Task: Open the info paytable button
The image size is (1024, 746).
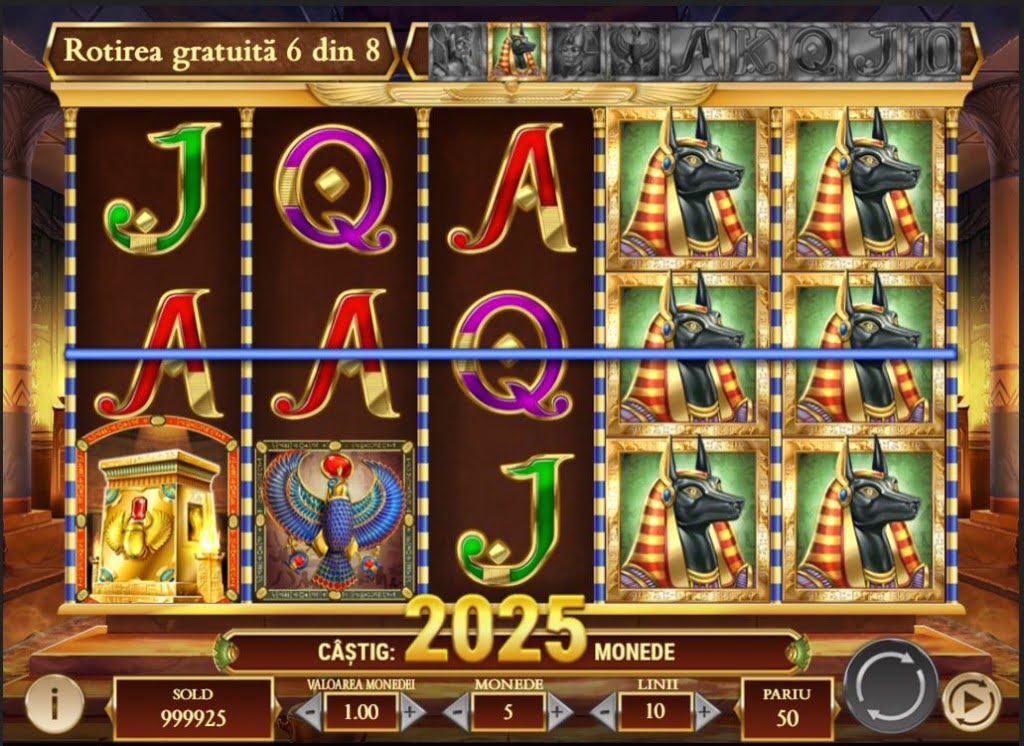Action: point(52,702)
